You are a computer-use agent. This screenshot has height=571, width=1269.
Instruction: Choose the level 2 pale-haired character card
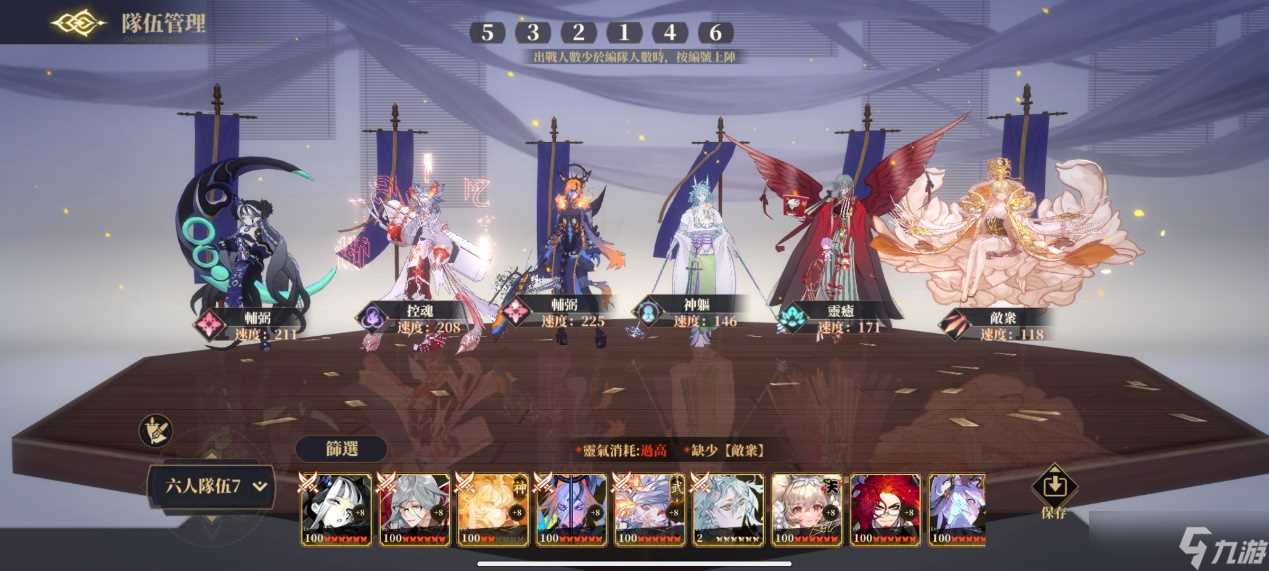pyautogui.click(x=728, y=510)
